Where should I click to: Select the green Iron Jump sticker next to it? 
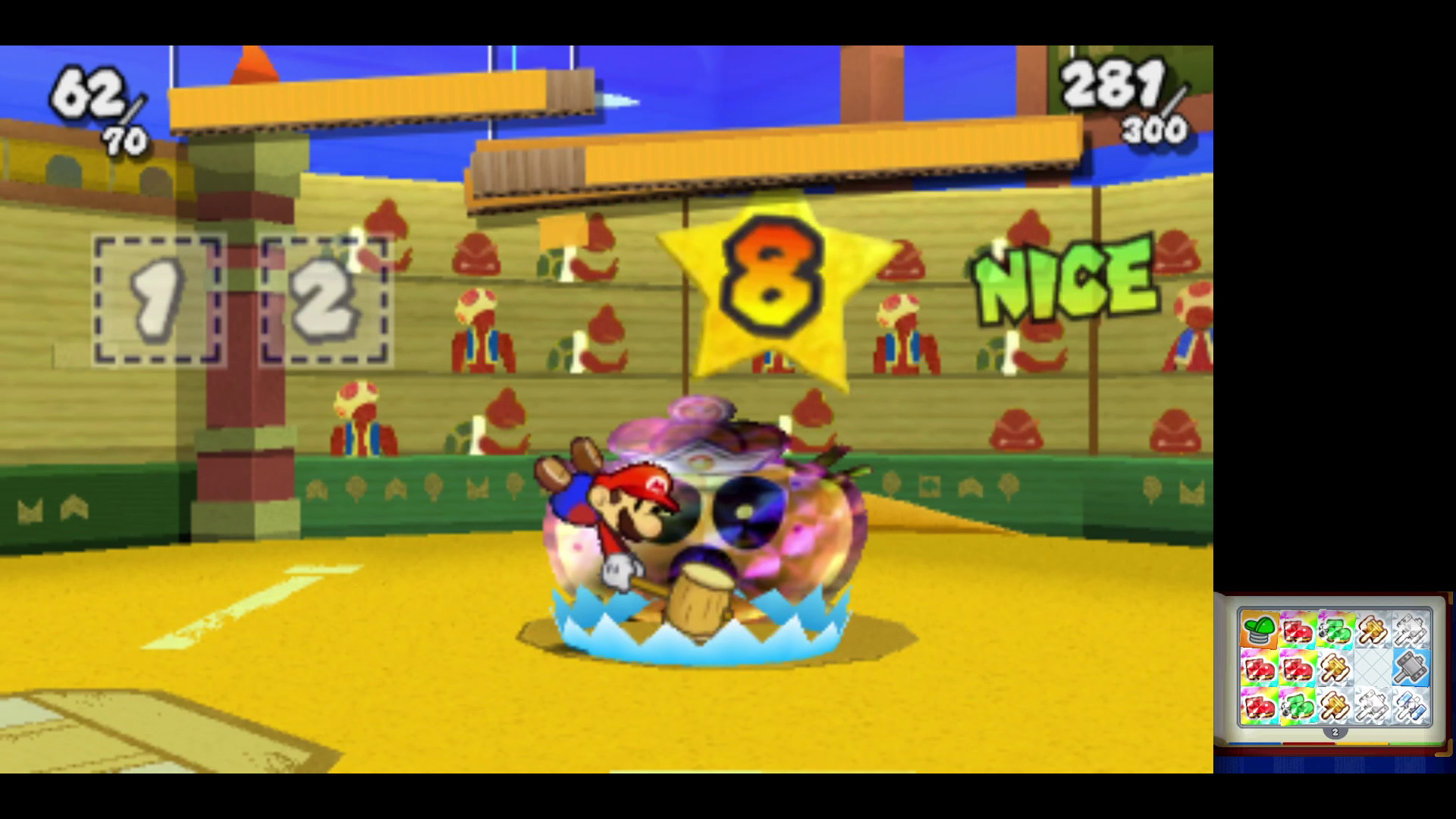[x=1336, y=631]
